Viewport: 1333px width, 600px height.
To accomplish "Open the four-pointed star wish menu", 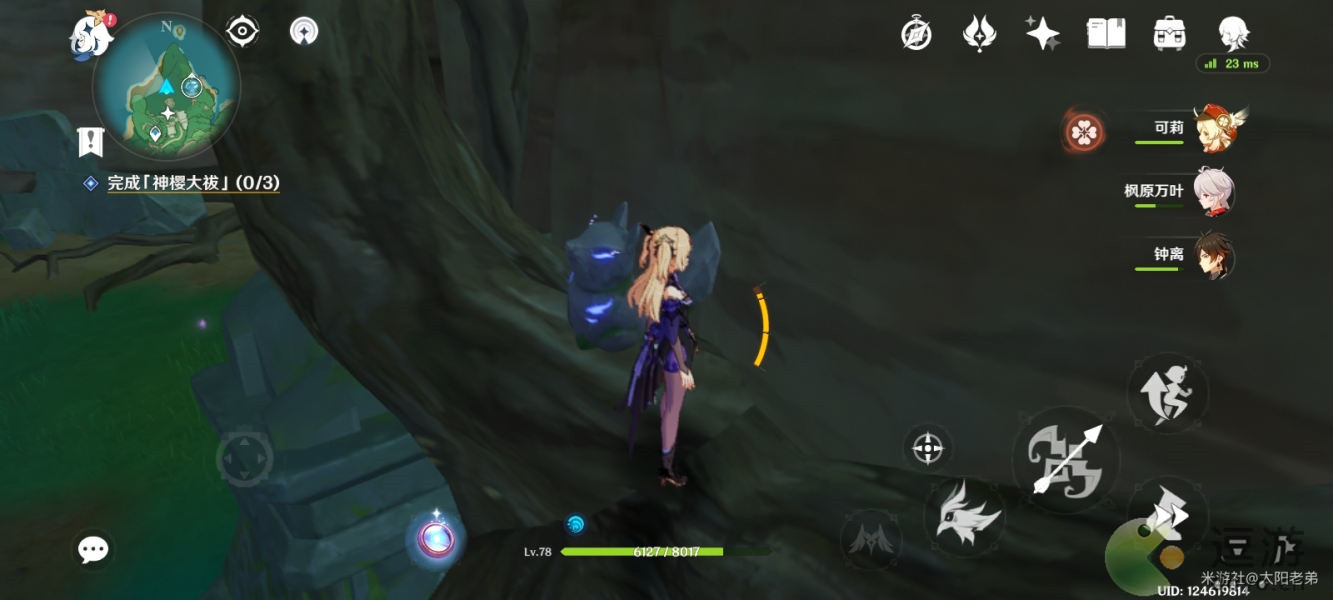I will click(x=1042, y=34).
